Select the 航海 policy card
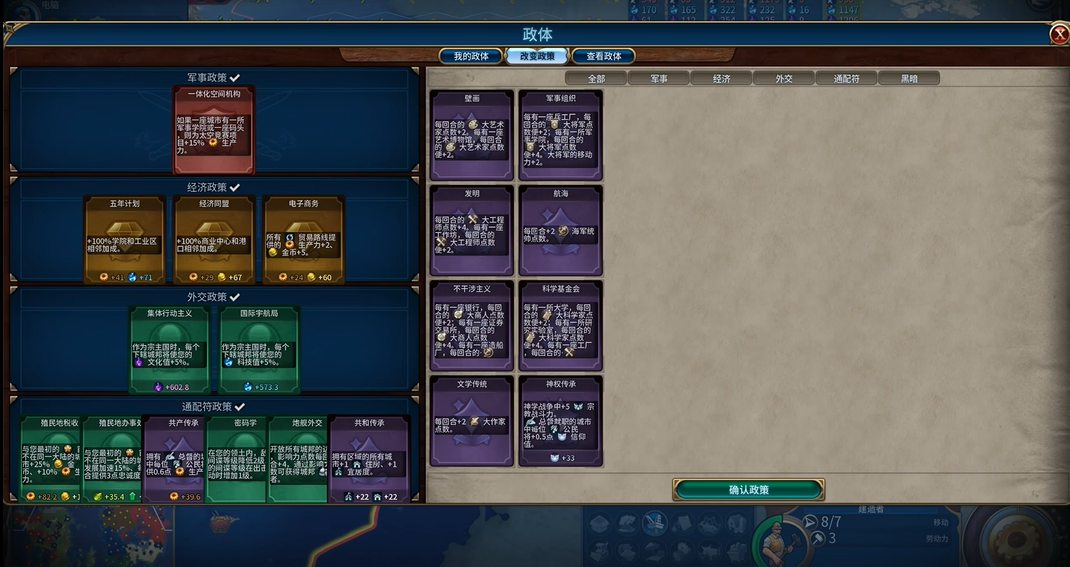1070x567 pixels. (560, 230)
